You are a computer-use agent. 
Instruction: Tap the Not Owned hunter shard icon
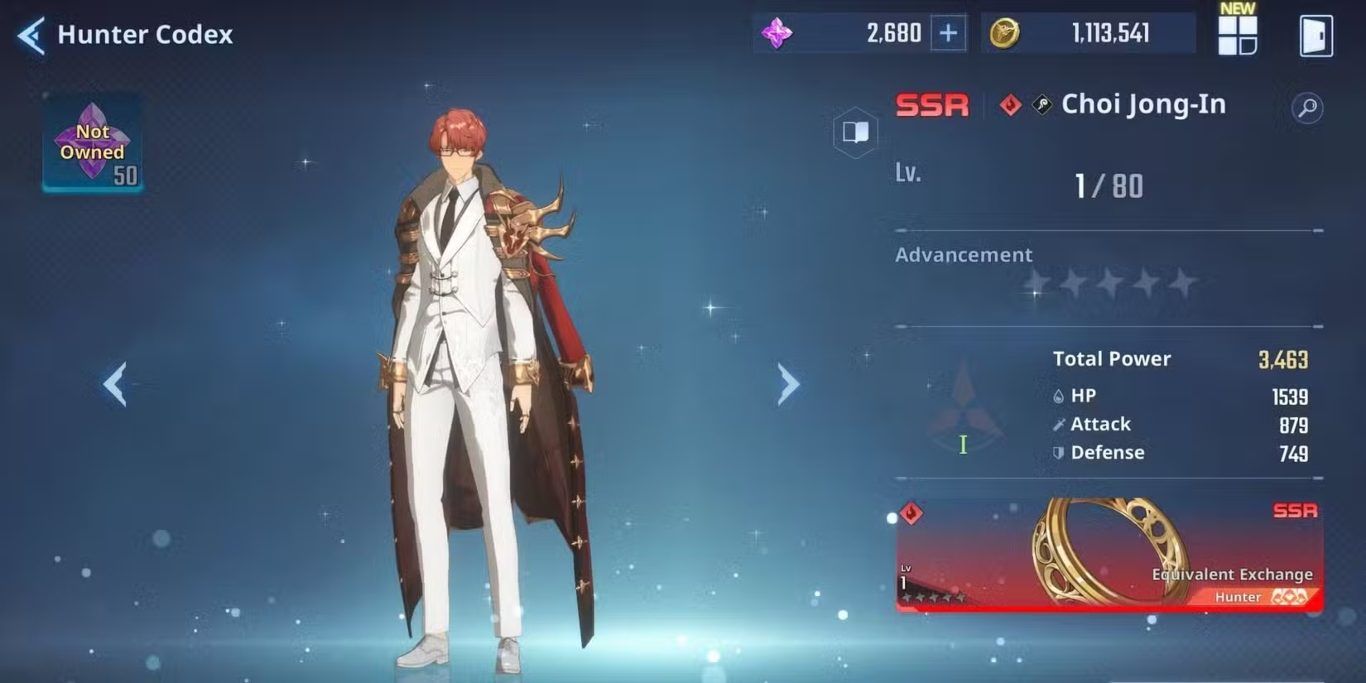coord(92,144)
